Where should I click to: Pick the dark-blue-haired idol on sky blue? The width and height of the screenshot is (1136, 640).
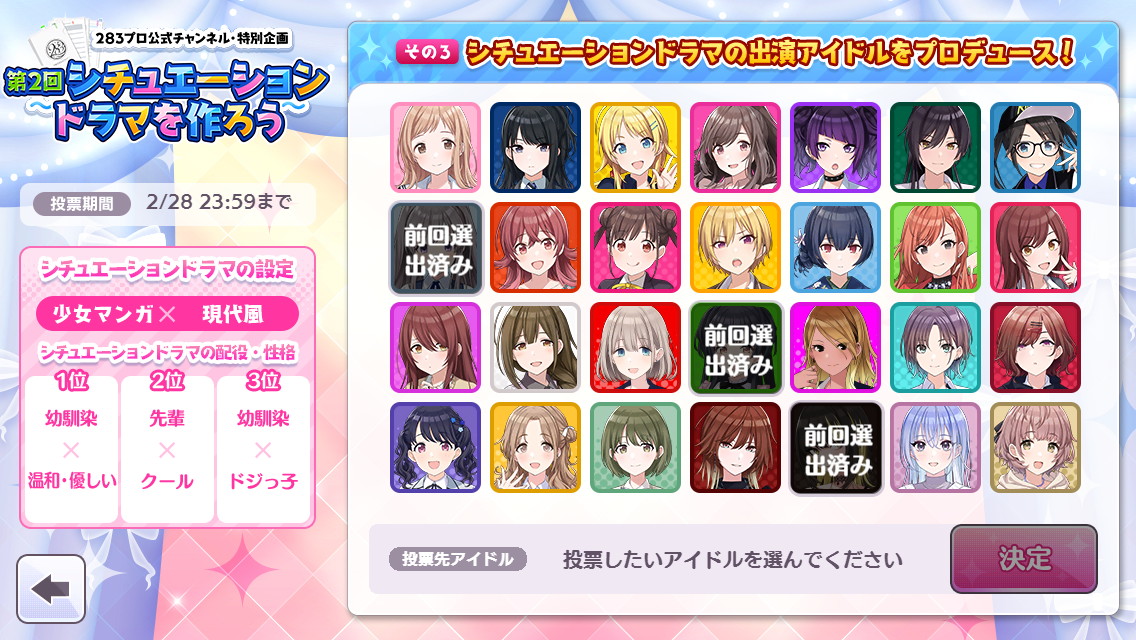pos(835,247)
